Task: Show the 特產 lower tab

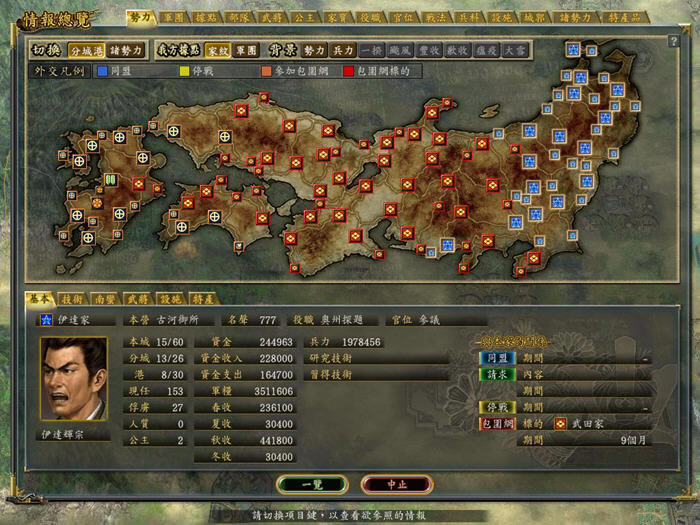Action: click(x=203, y=298)
